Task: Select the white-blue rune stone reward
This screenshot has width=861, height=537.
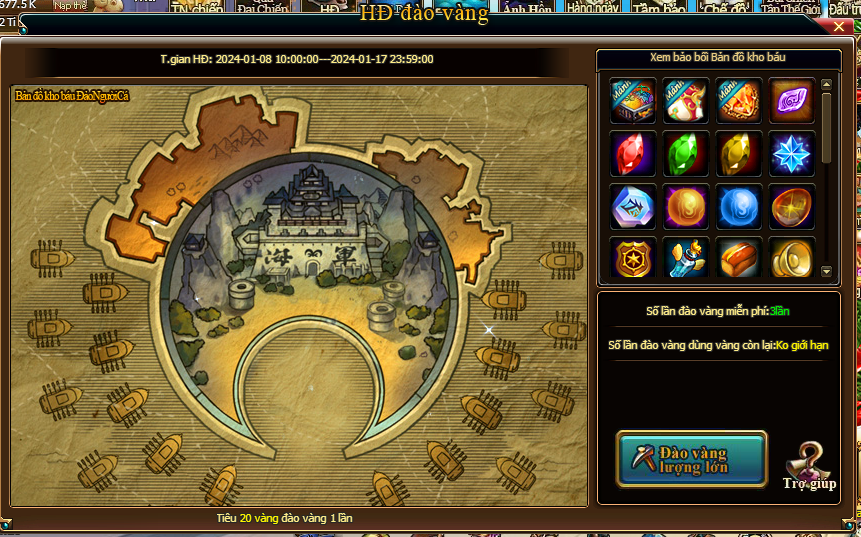Action: pos(633,207)
